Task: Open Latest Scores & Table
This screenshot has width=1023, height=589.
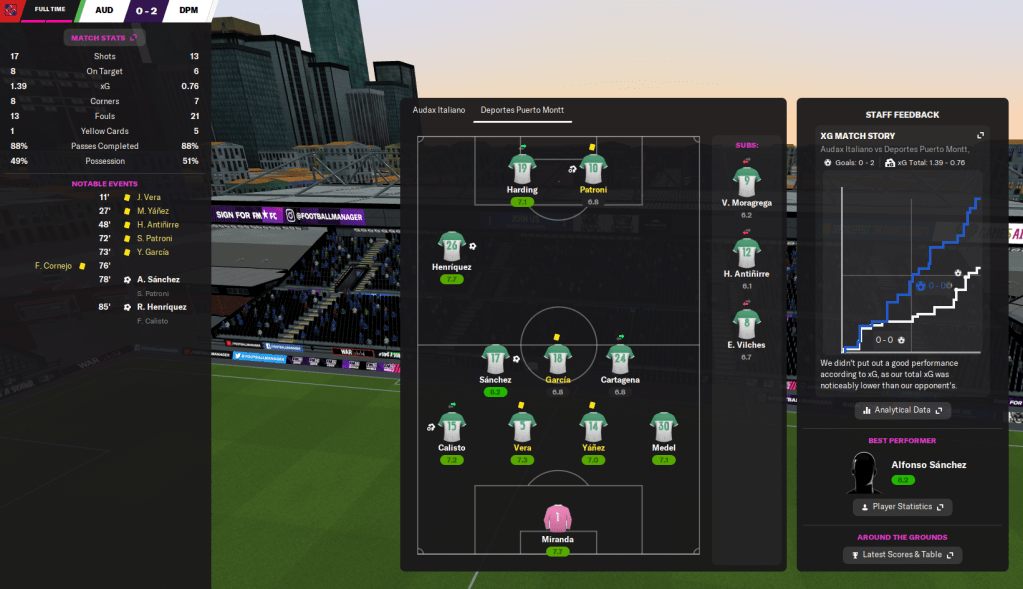Action: (x=902, y=554)
